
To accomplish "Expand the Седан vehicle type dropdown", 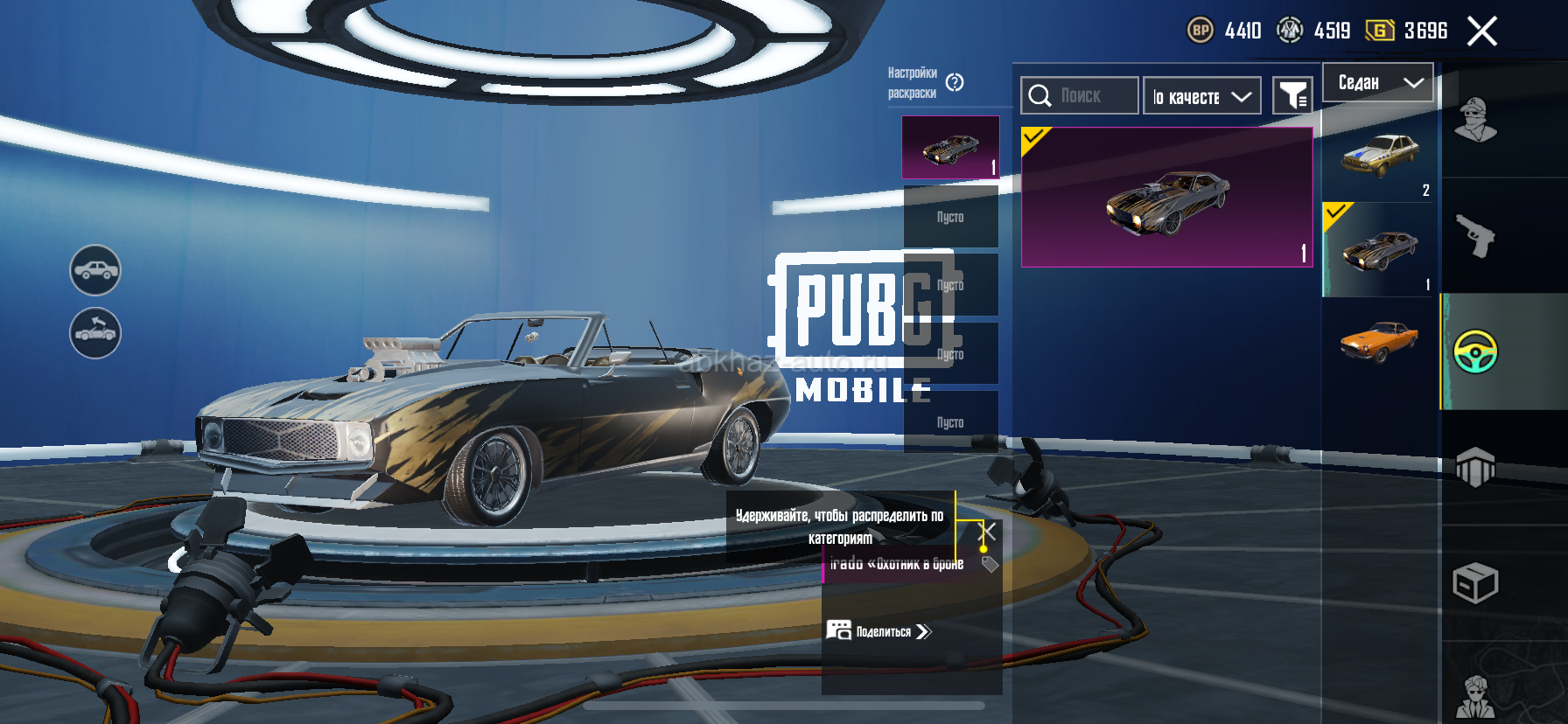I will pos(1378,83).
